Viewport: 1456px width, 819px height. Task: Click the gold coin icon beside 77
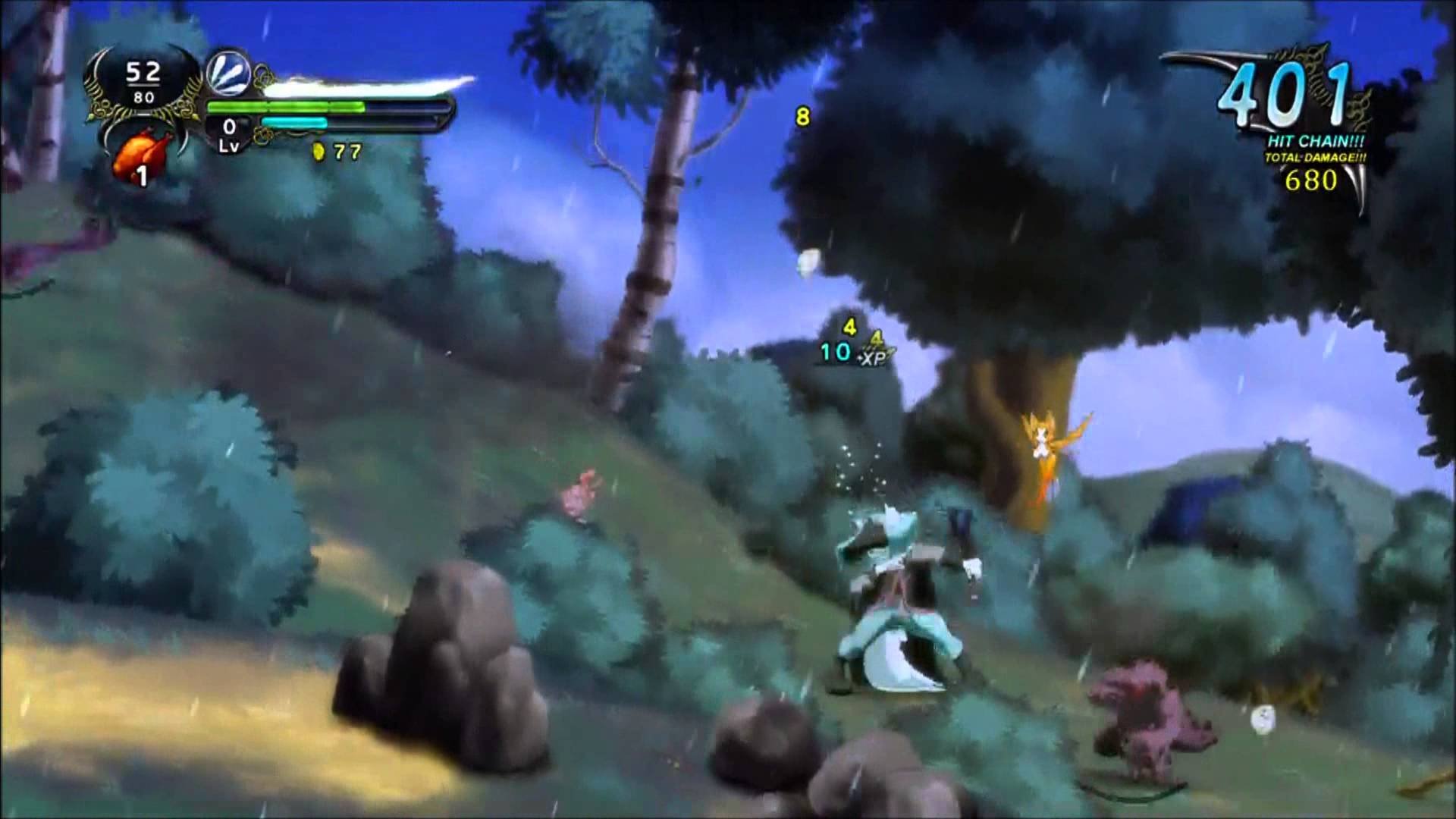click(319, 152)
